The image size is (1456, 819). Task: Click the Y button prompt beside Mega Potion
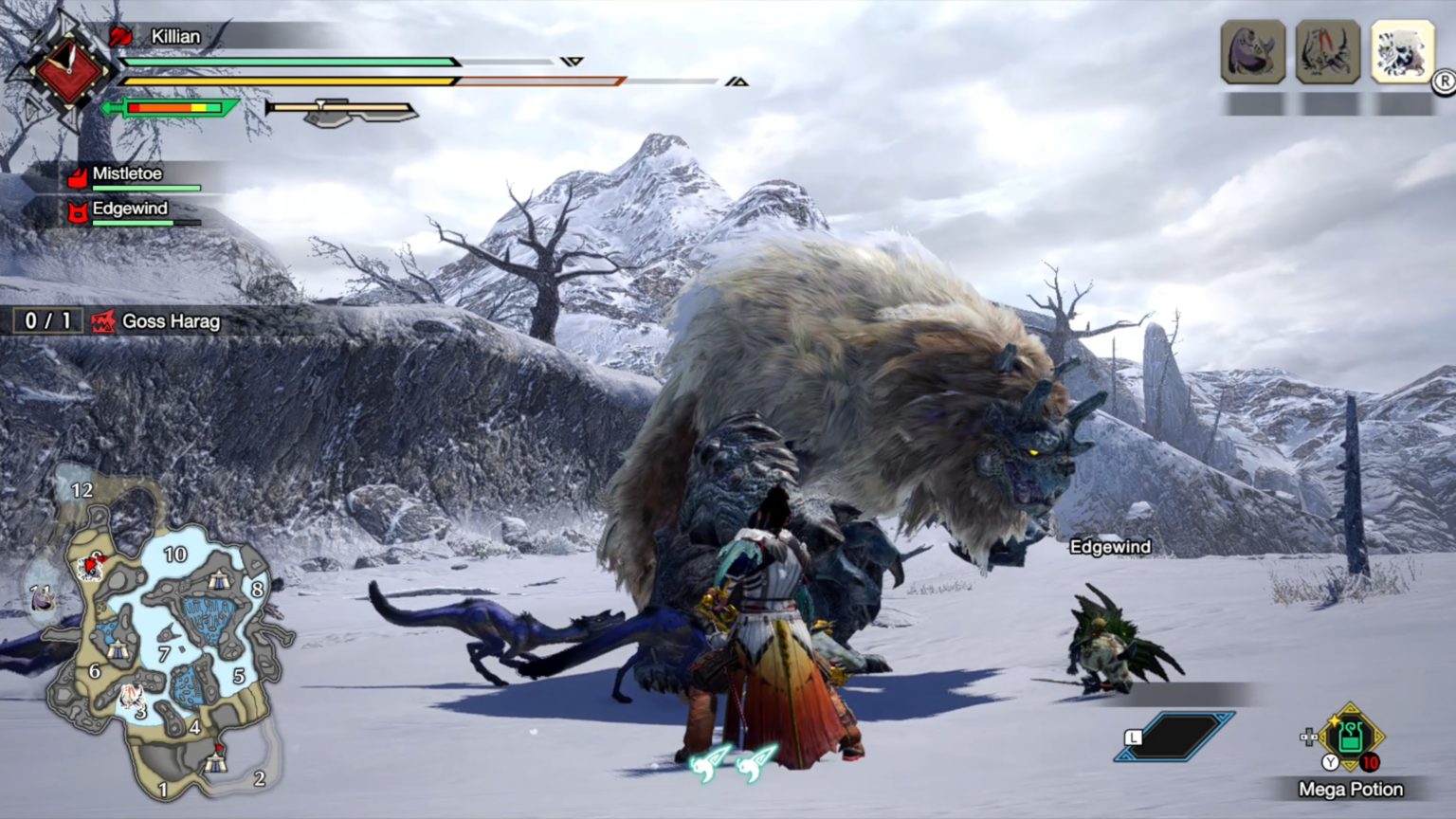[1329, 761]
